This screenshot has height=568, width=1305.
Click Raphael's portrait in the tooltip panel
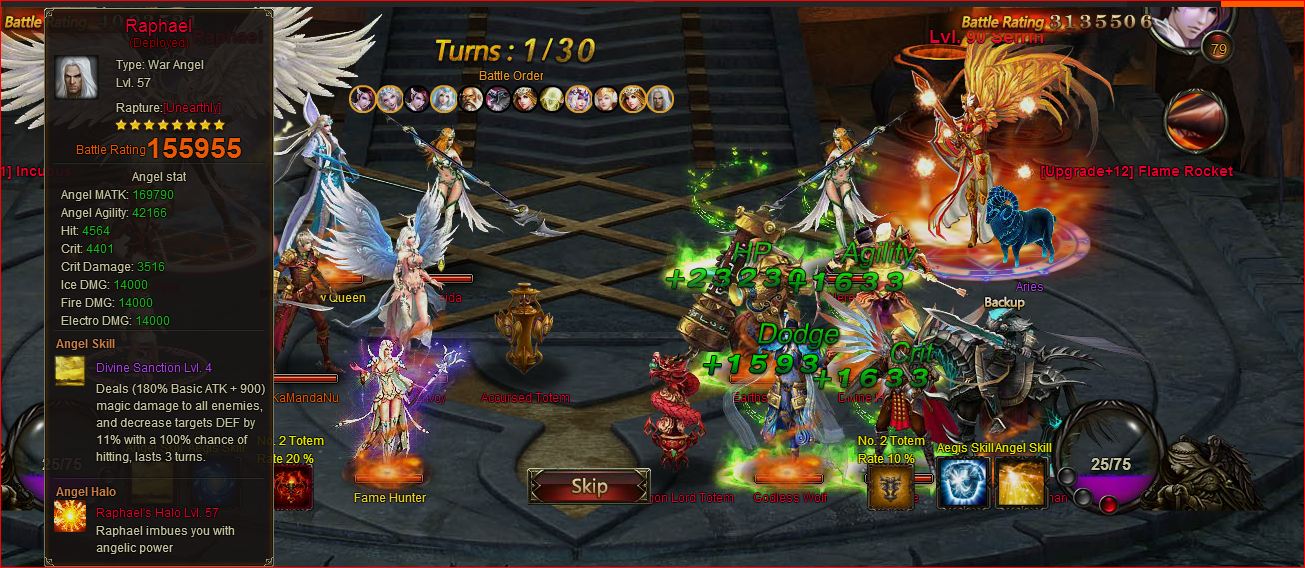76,77
